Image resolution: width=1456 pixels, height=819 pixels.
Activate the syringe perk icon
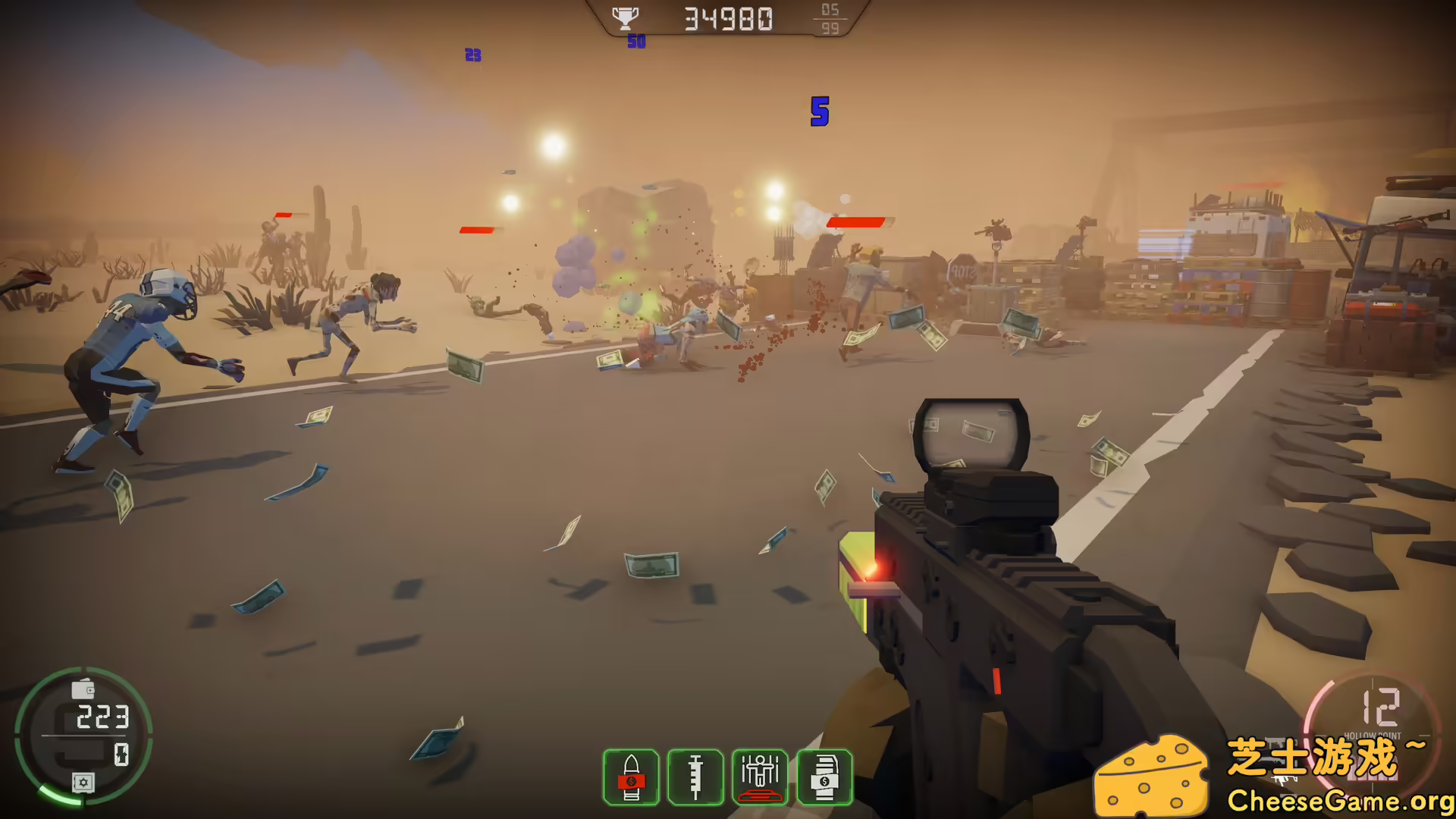click(x=695, y=777)
